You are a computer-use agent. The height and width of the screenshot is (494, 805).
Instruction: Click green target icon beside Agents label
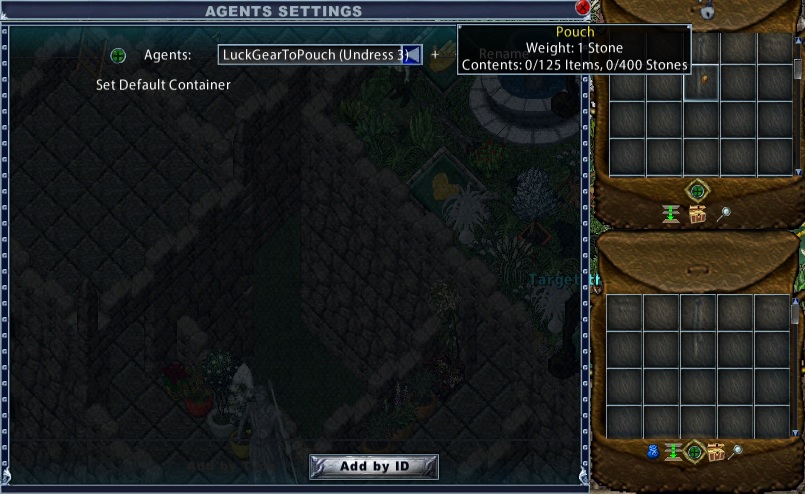tap(118, 55)
